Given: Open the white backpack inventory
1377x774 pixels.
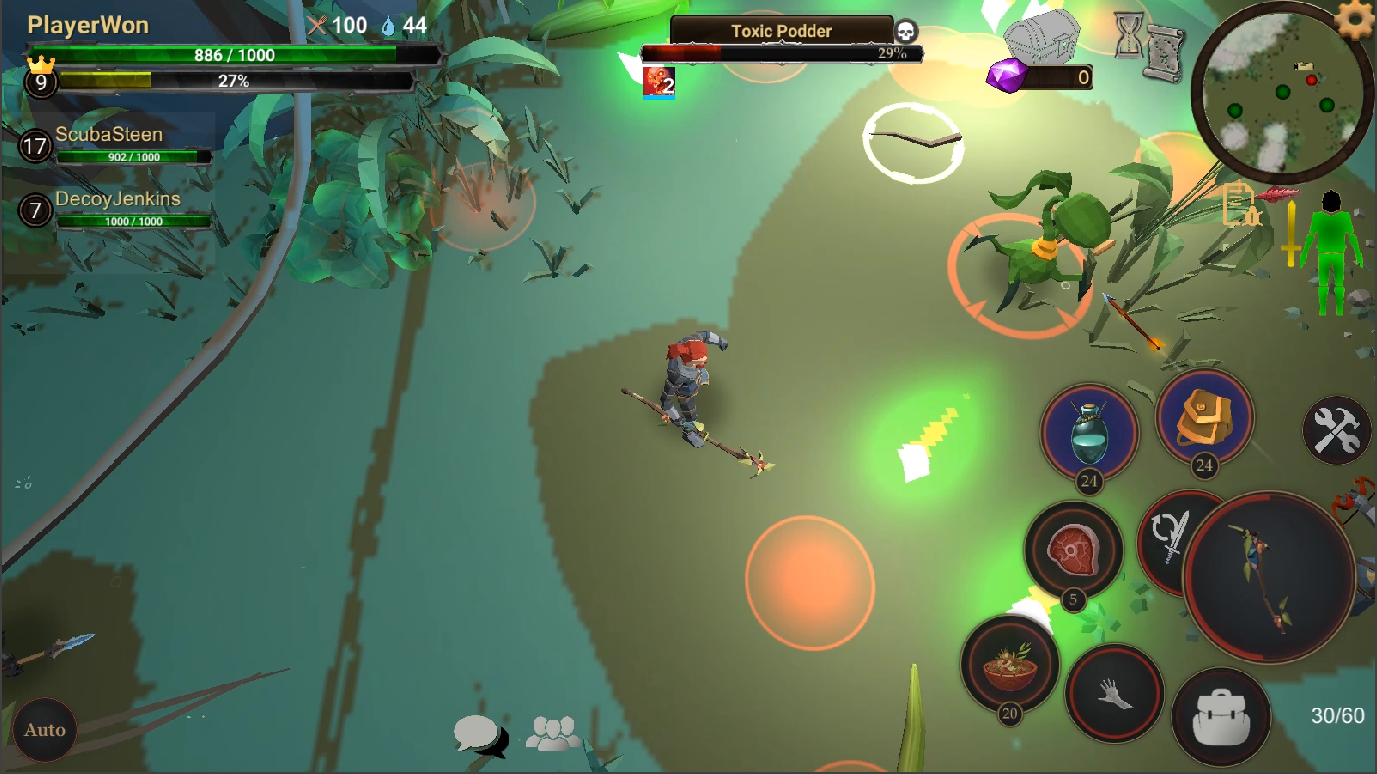Looking at the screenshot, I should coord(1220,716).
